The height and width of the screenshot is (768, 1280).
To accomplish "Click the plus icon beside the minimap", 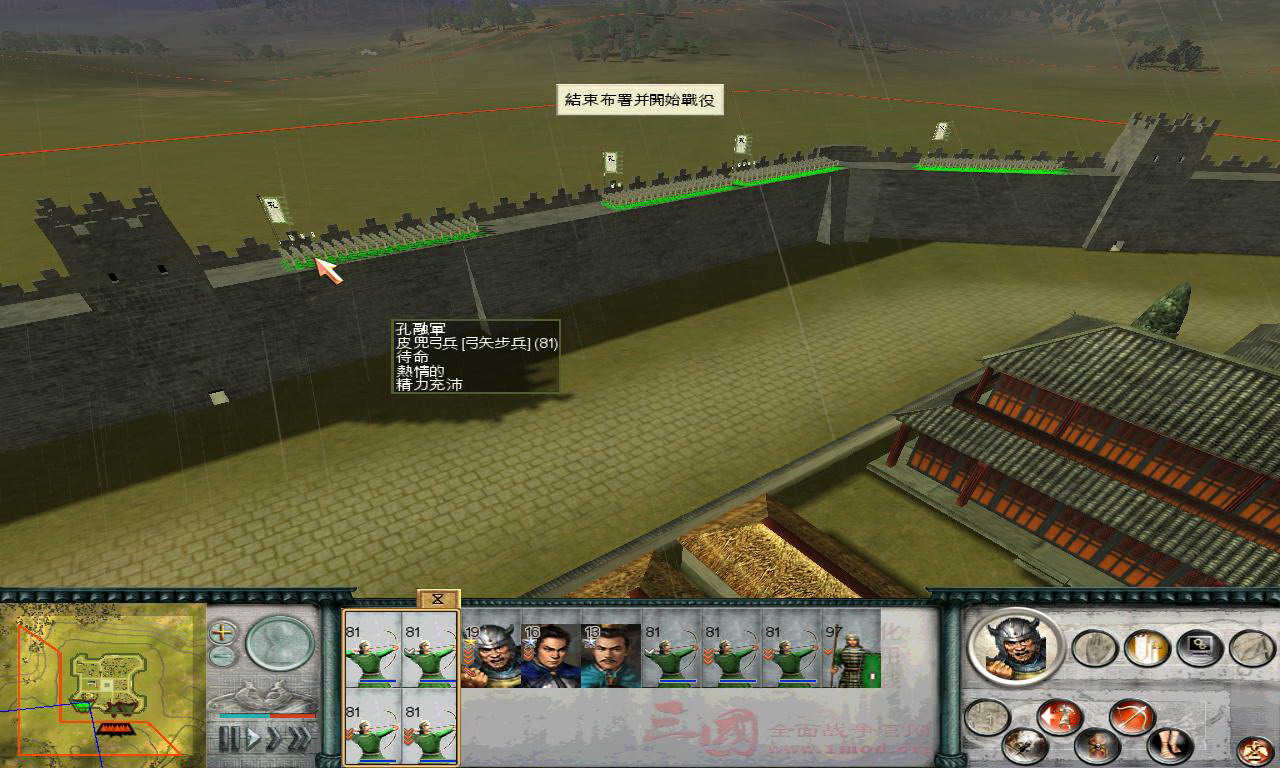I will [x=222, y=631].
